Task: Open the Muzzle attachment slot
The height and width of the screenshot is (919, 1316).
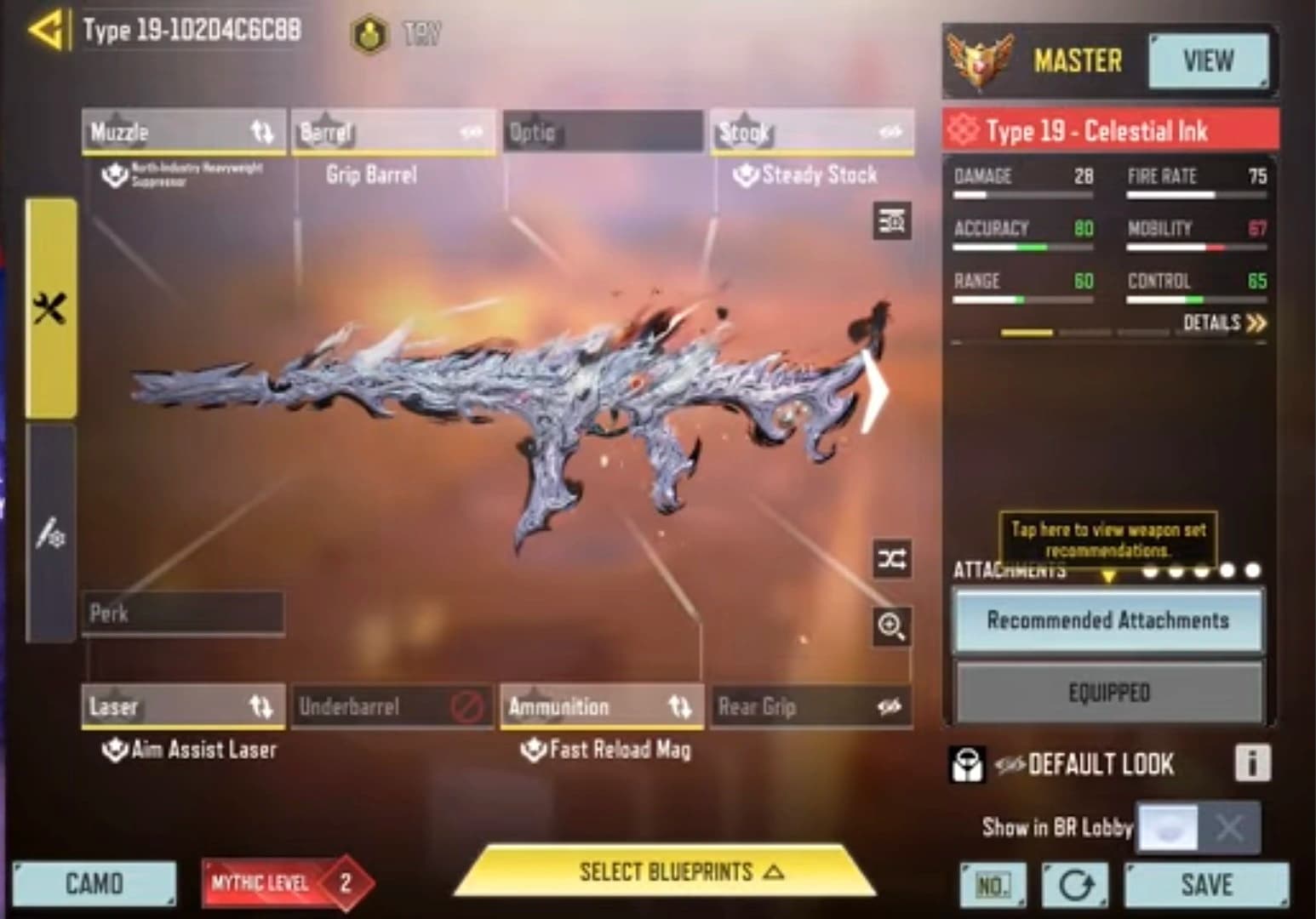Action: pos(183,132)
